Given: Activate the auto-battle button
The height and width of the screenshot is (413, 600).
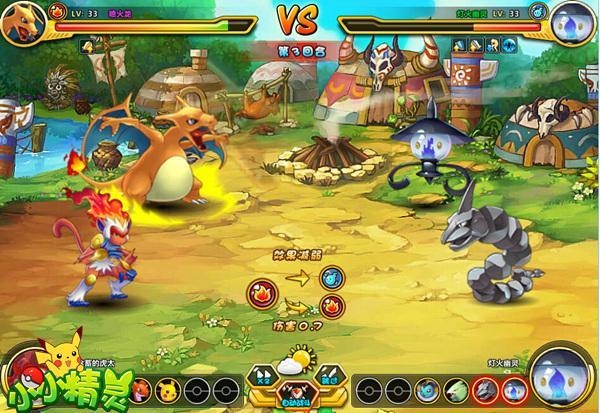Looking at the screenshot, I should (296, 399).
